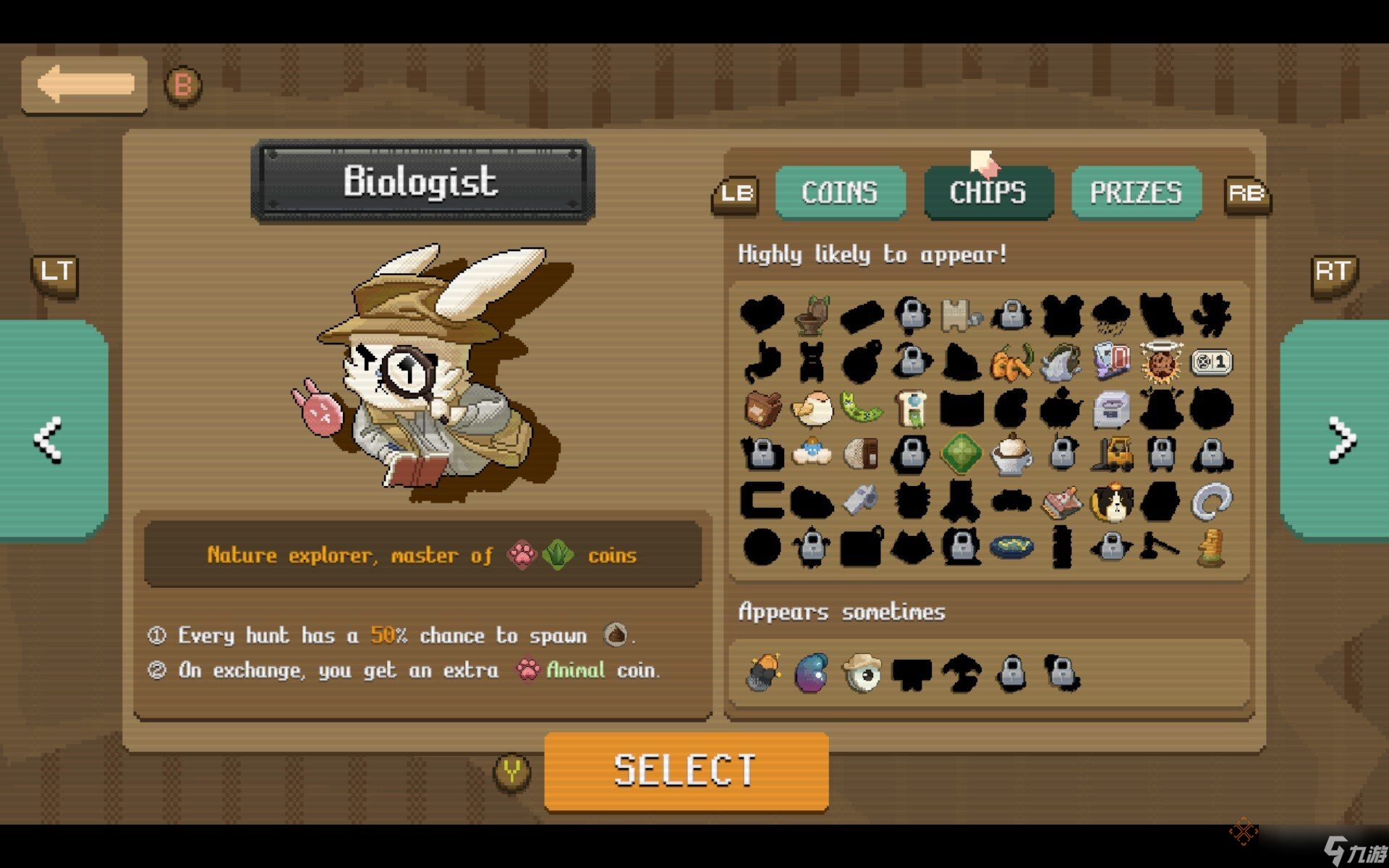Pick the purple galaxy bean chip
Screen dimensions: 1389x868
(812, 673)
